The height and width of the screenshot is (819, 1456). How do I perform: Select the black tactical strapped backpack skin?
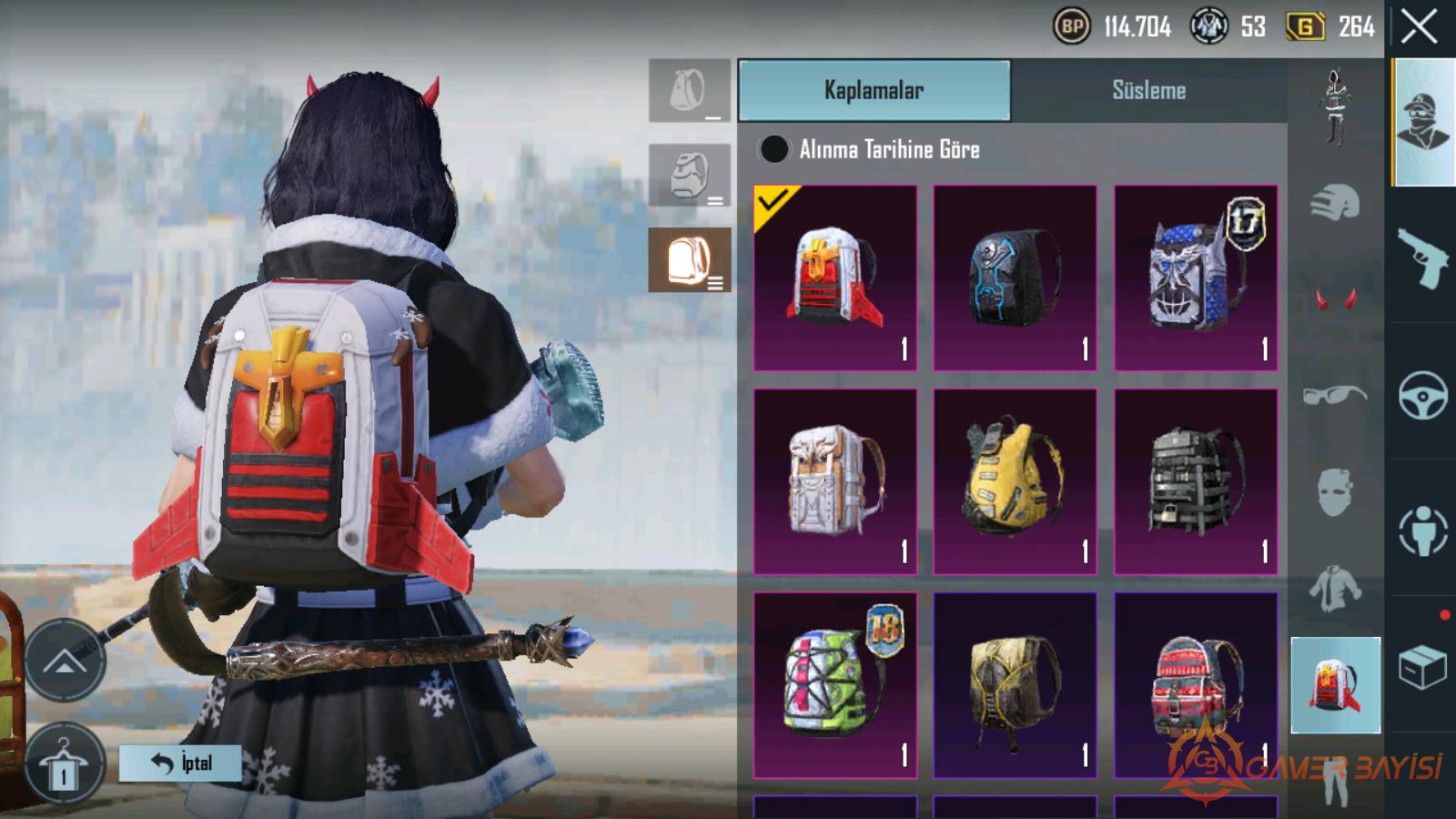(1196, 481)
